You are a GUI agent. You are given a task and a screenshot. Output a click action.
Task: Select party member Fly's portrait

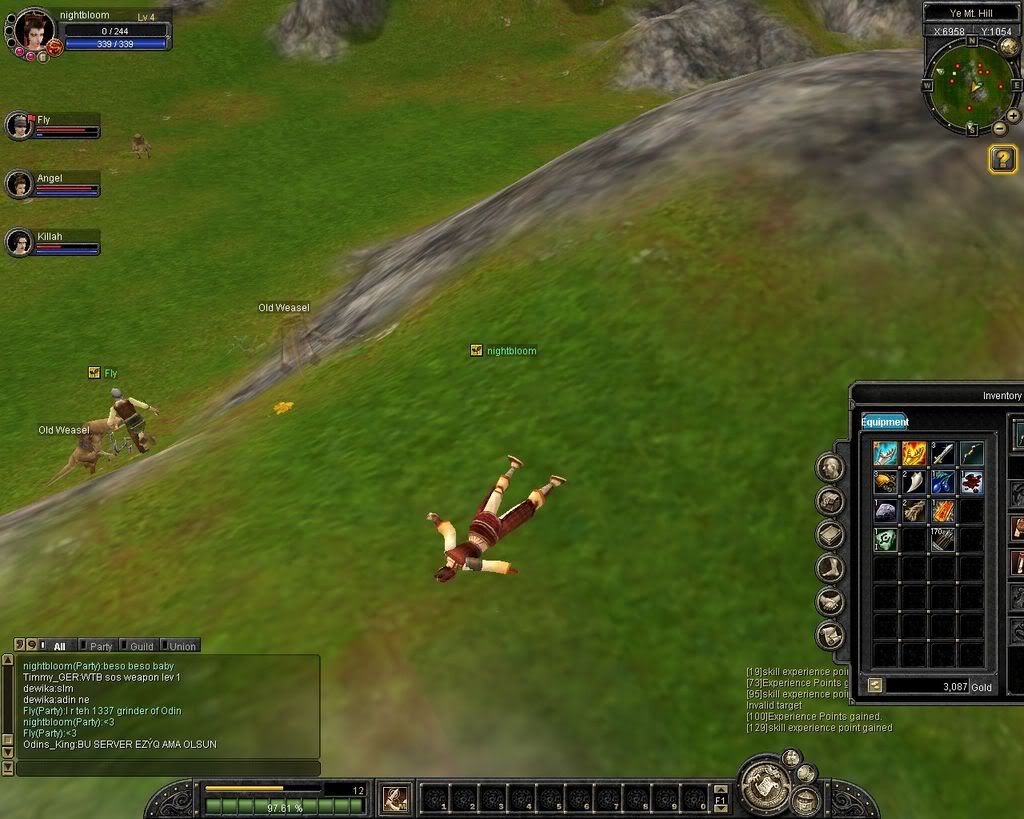pos(19,125)
